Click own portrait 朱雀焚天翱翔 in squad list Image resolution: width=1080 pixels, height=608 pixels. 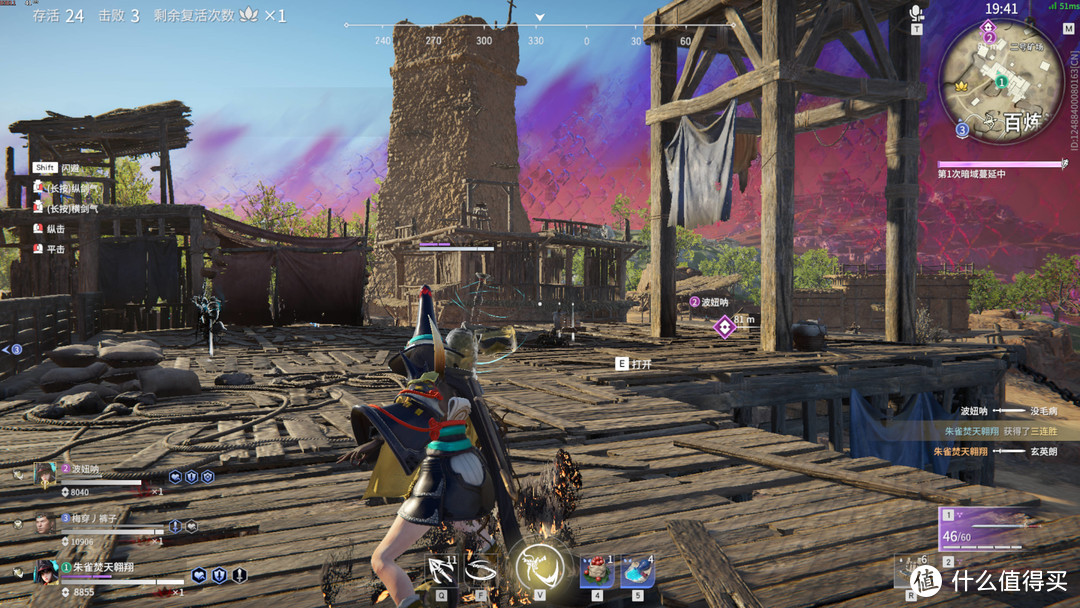click(x=46, y=572)
